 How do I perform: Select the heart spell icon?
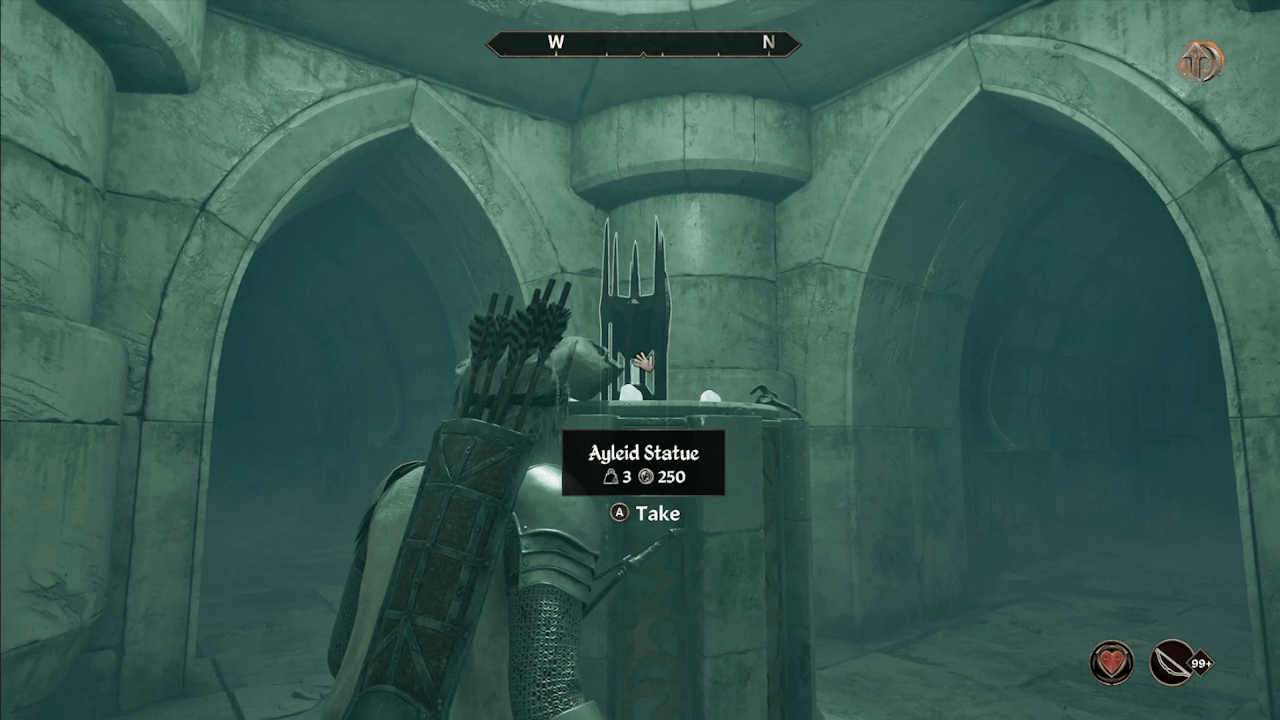[x=1111, y=662]
